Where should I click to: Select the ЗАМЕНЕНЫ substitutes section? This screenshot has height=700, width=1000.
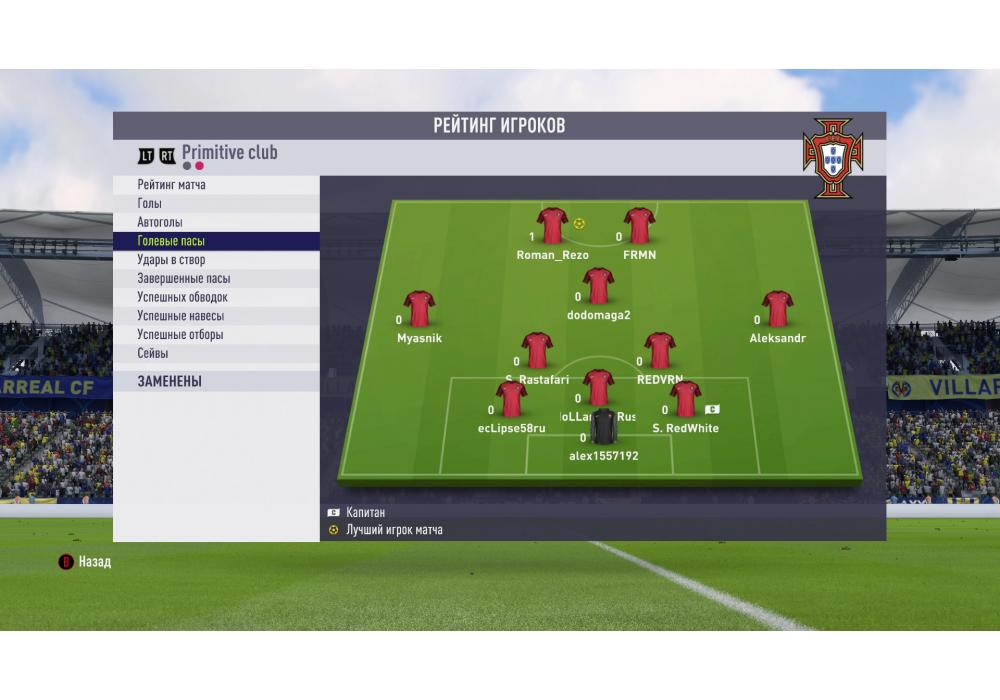(x=216, y=381)
